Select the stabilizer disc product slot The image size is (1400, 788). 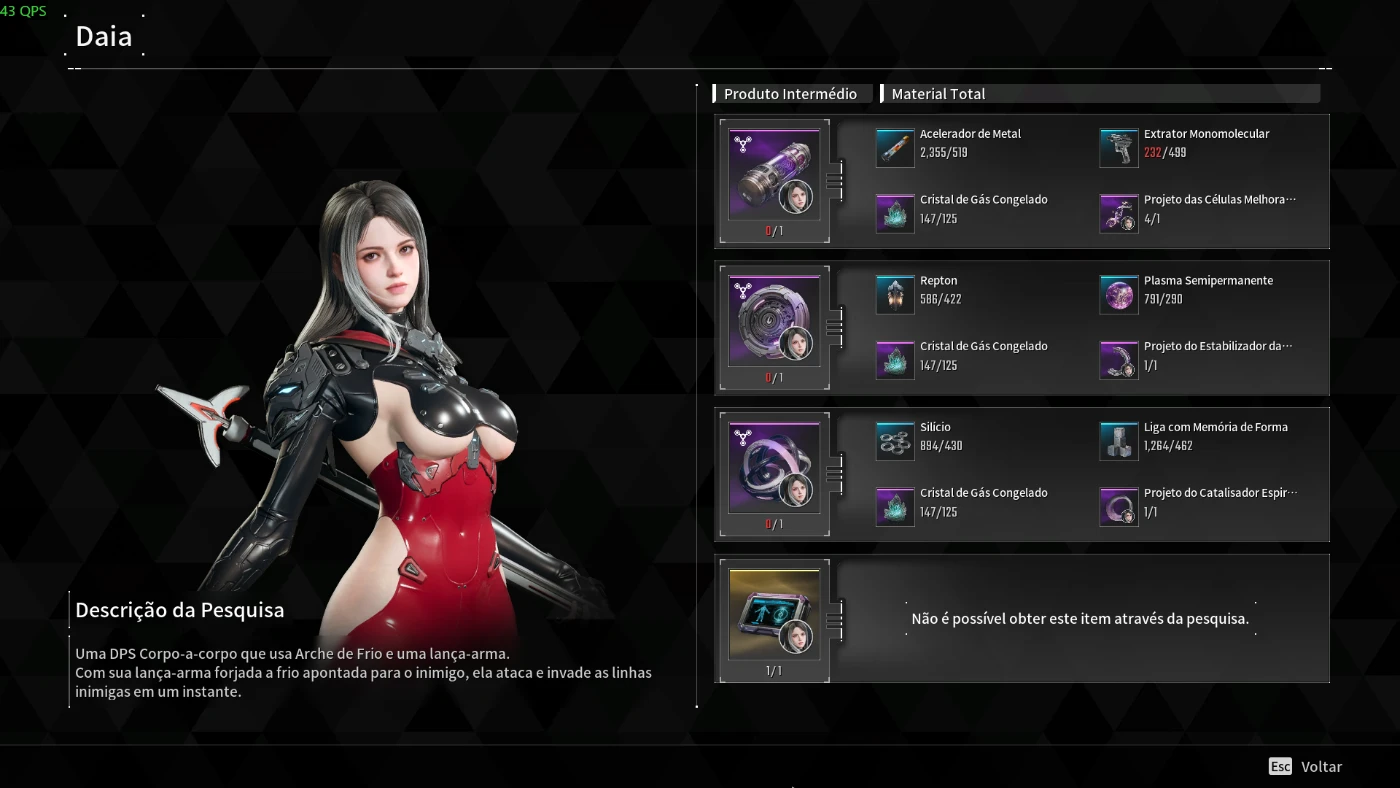[774, 321]
